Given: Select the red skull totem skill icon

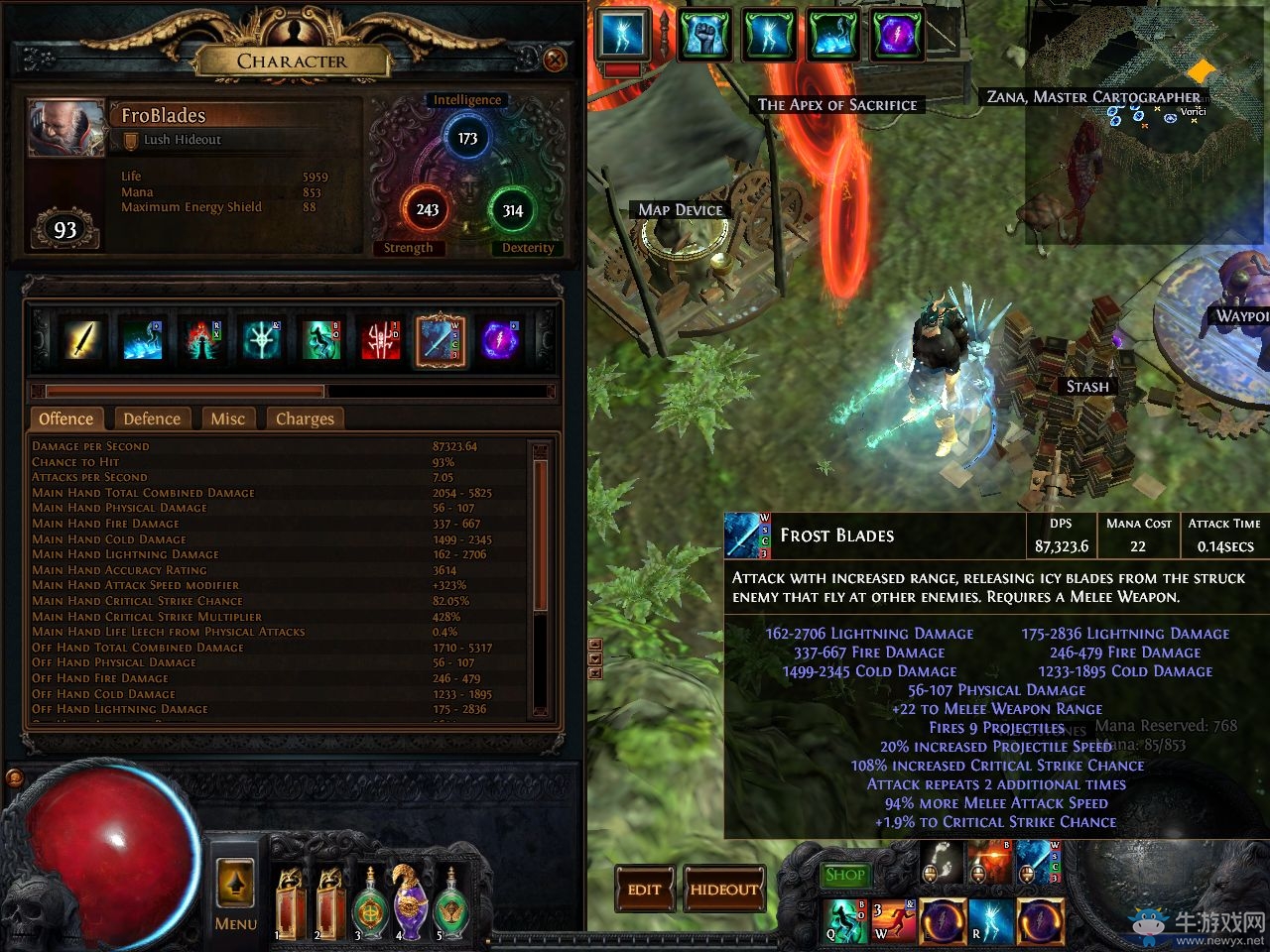Looking at the screenshot, I should coord(381,340).
